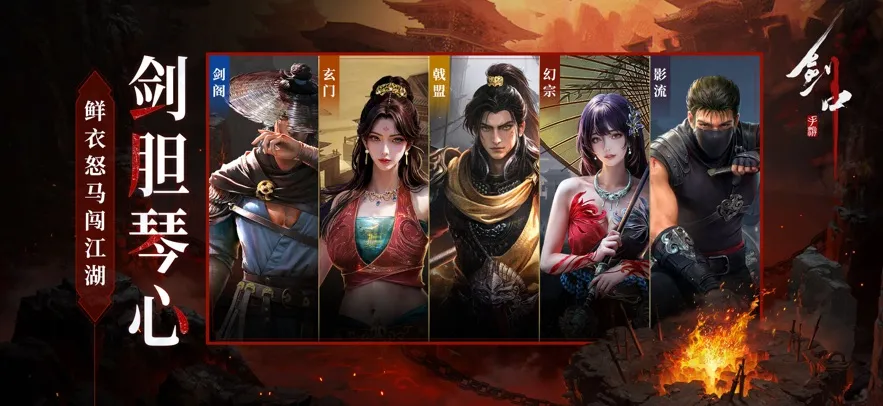Image resolution: width=883 pixels, height=406 pixels.
Task: Pick the 戟盟 warrior card
Action: coord(484,200)
